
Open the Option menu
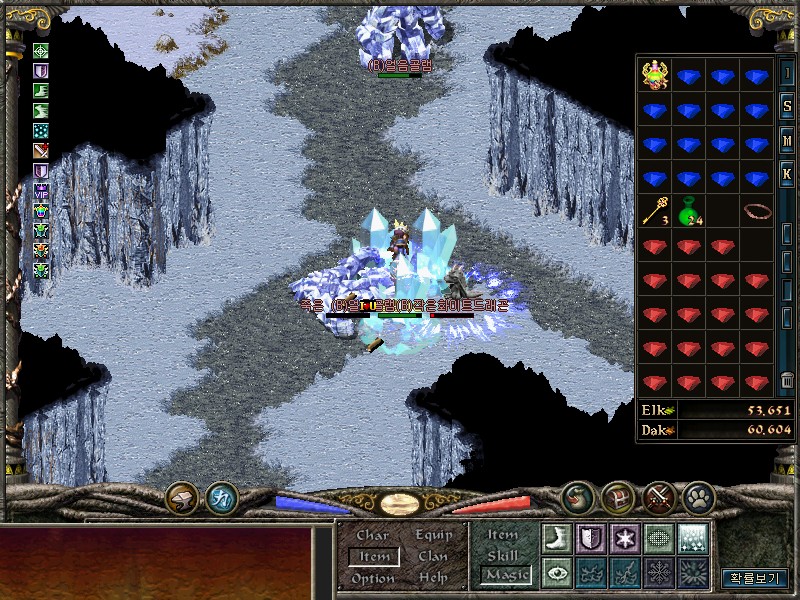pyautogui.click(x=372, y=578)
